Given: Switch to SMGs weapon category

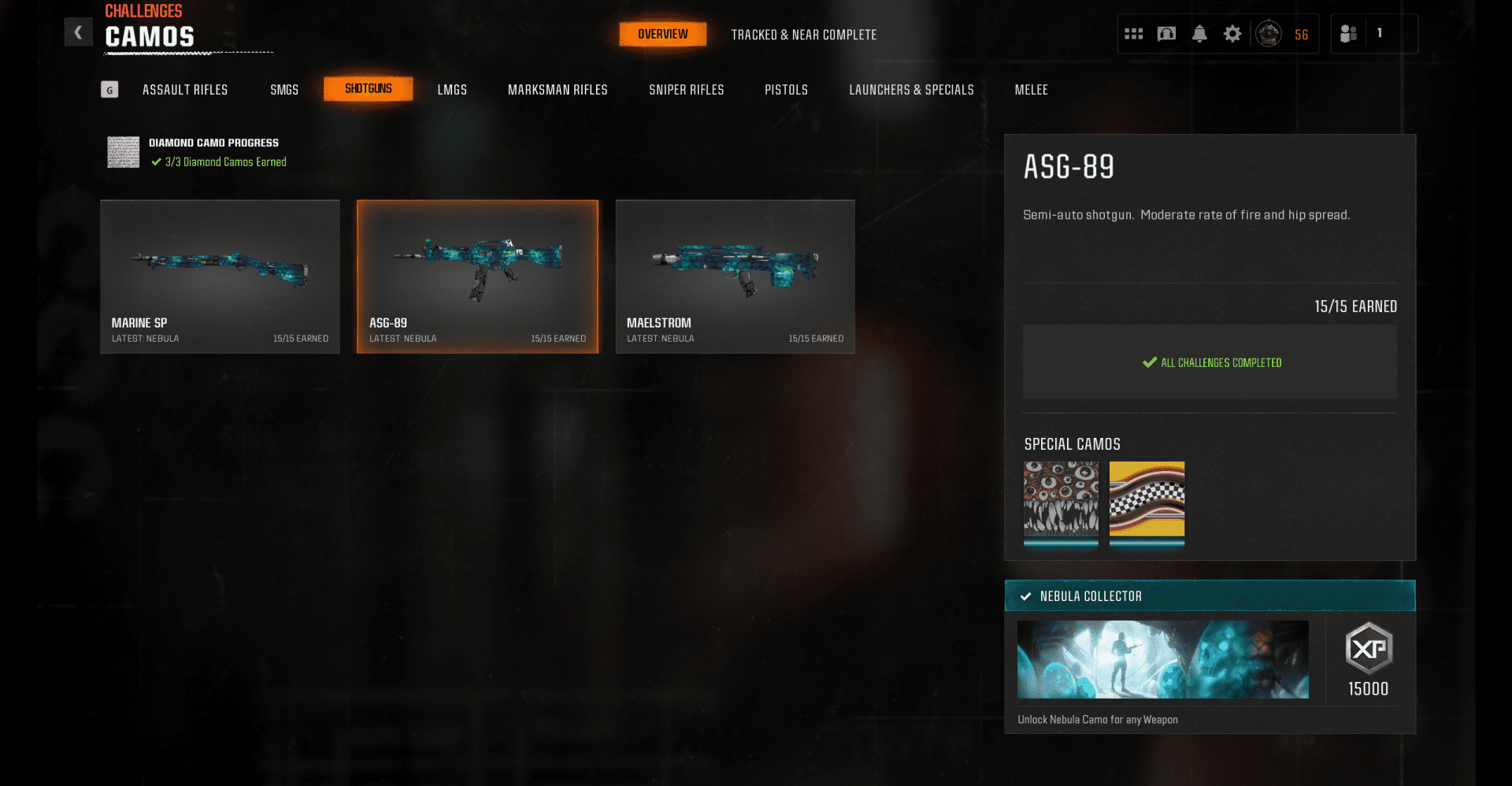Looking at the screenshot, I should tap(284, 90).
